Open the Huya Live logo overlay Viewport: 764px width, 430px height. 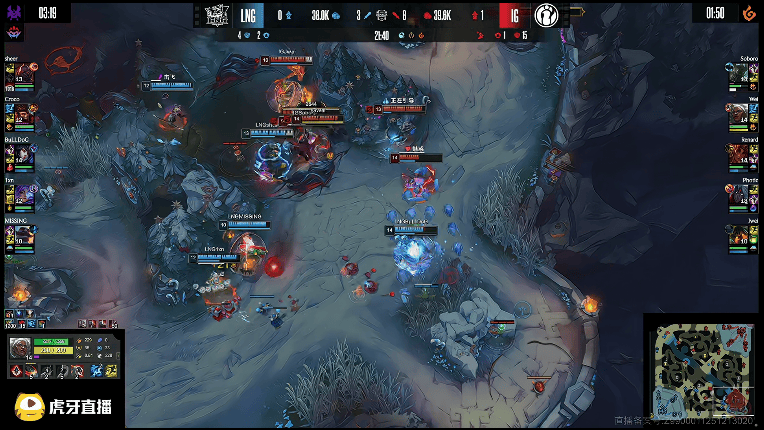pos(62,406)
